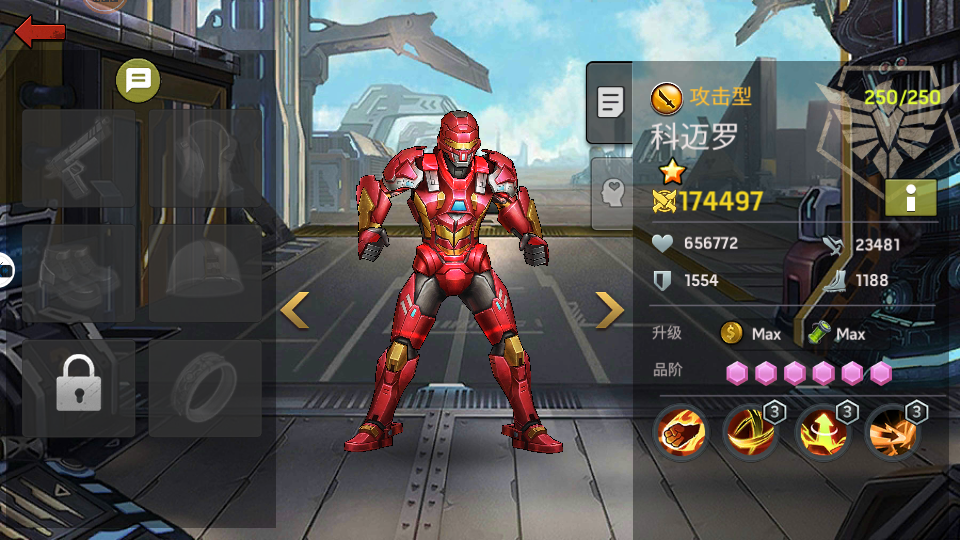
Task: Select the fiery armored figure skill icon
Action: pyautogui.click(x=822, y=433)
